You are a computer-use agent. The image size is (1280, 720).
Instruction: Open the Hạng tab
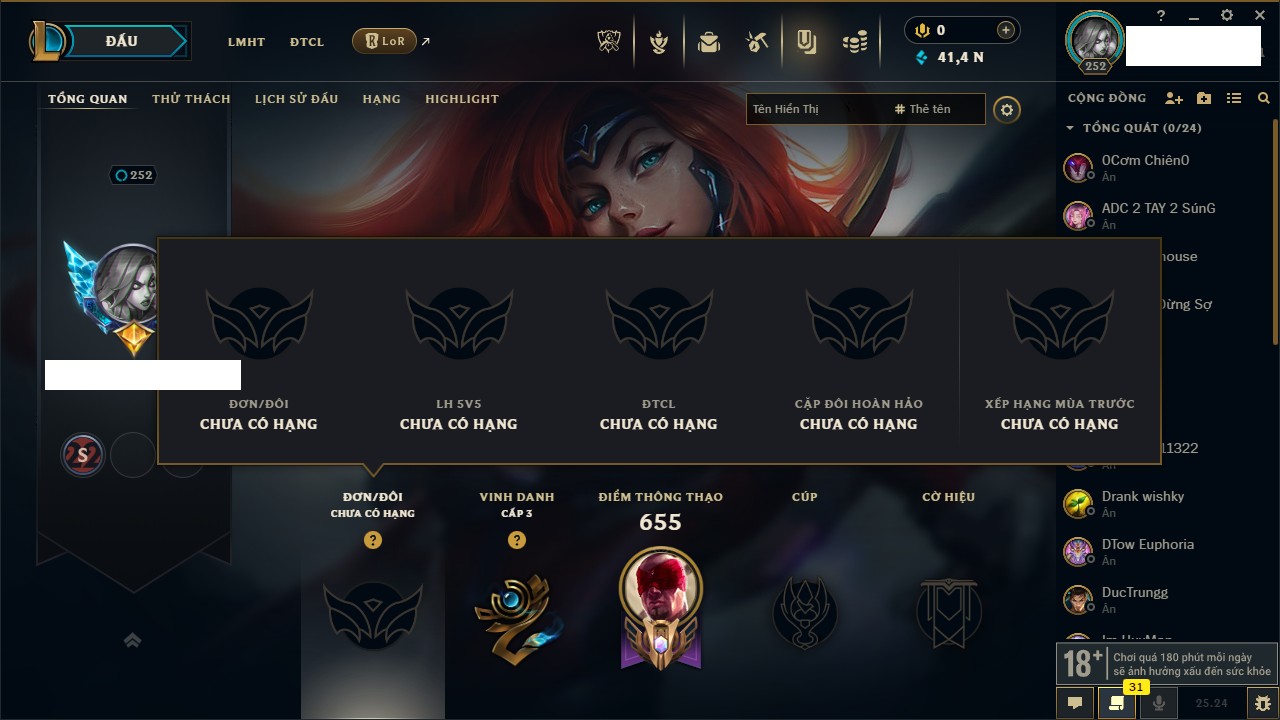[381, 99]
